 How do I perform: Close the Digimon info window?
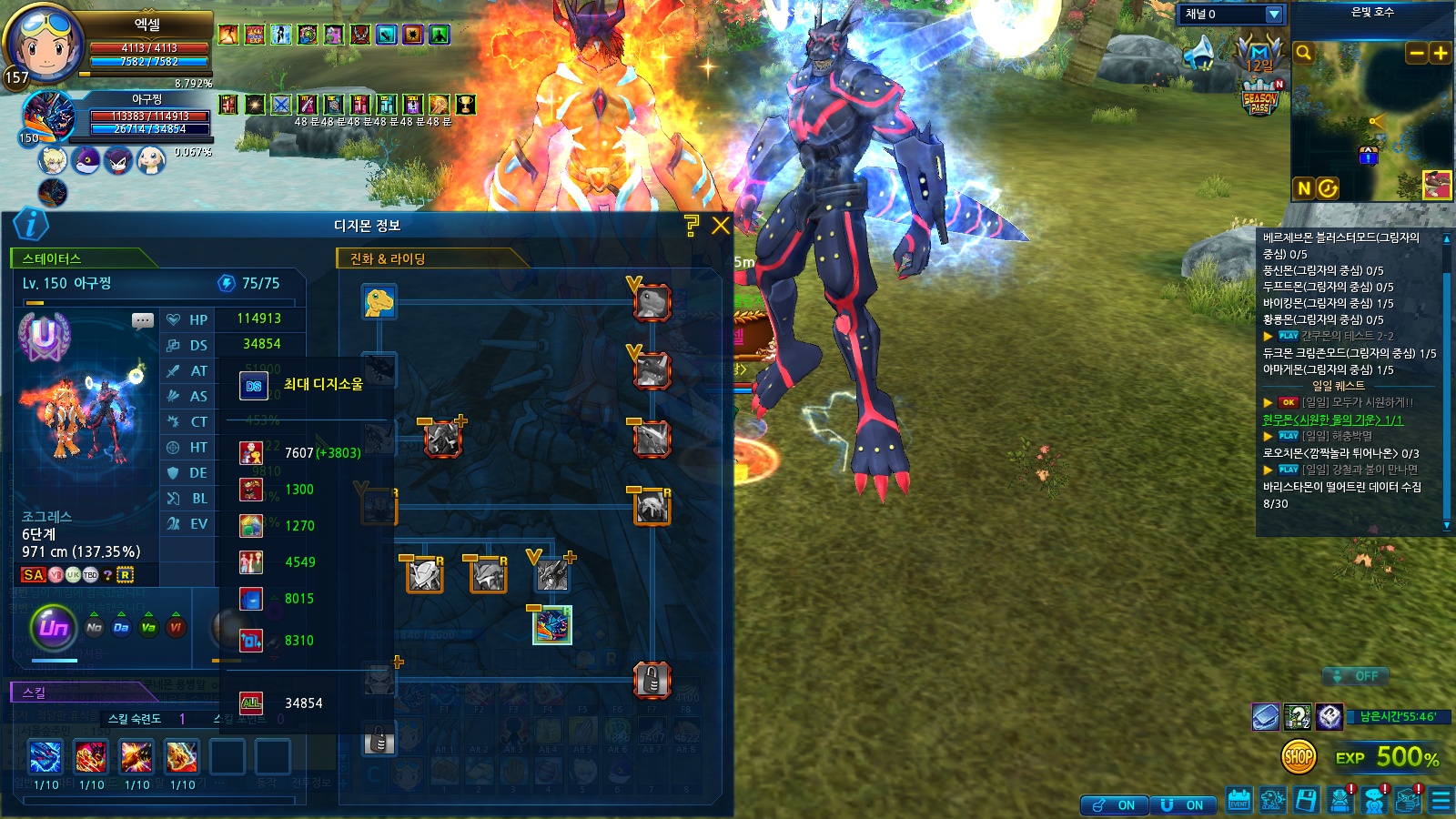pos(721,226)
